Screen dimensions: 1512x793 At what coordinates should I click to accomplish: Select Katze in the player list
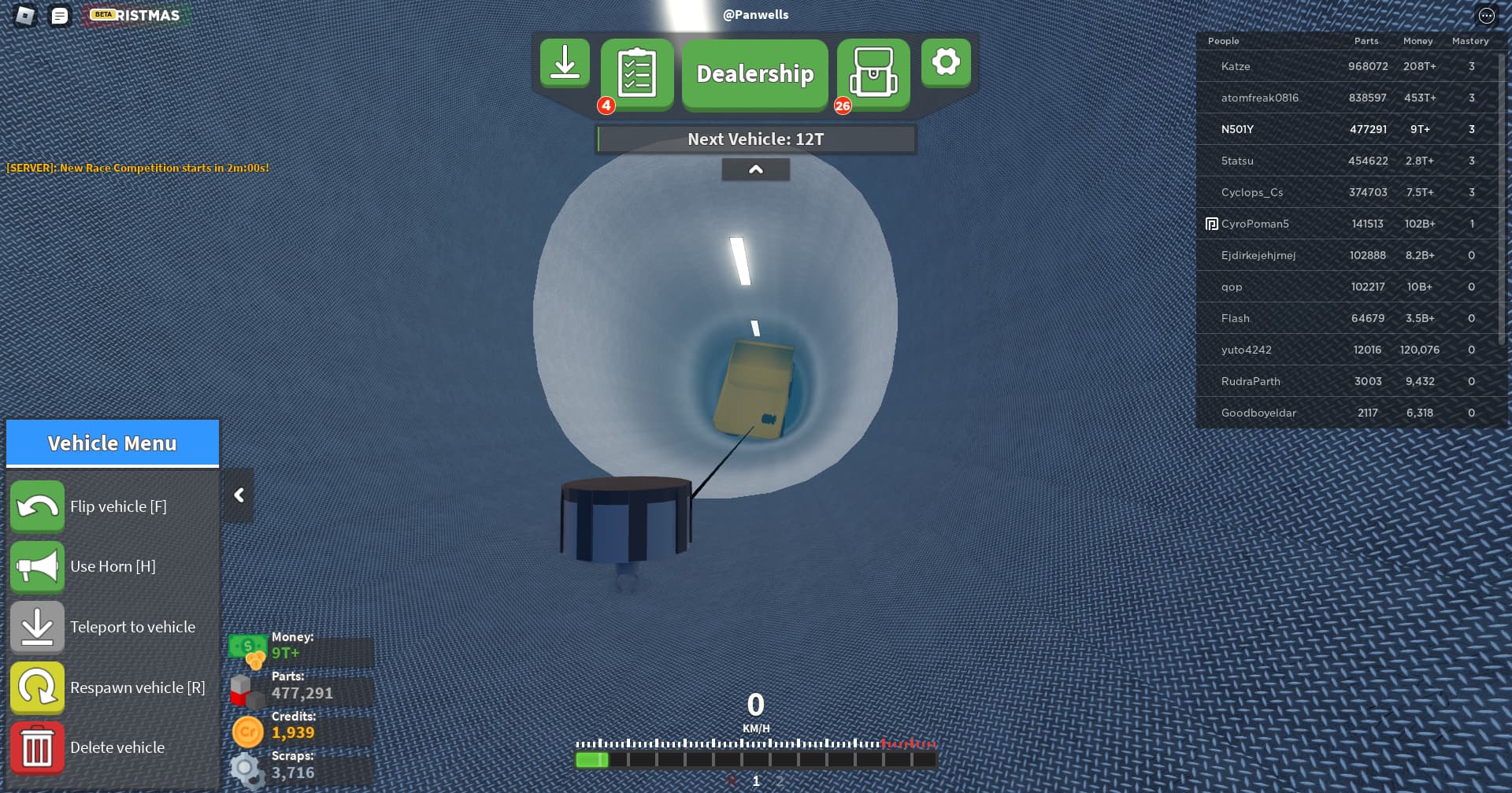[1236, 66]
